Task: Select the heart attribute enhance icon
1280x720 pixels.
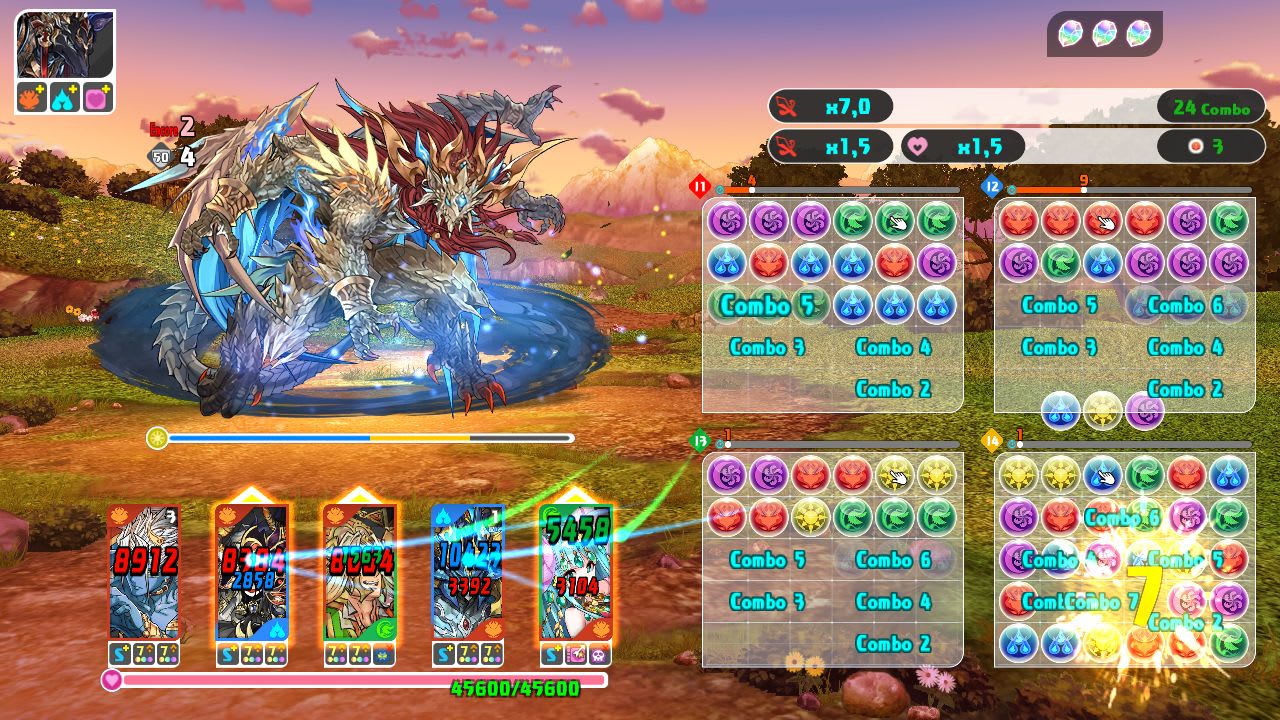Action: coord(94,98)
